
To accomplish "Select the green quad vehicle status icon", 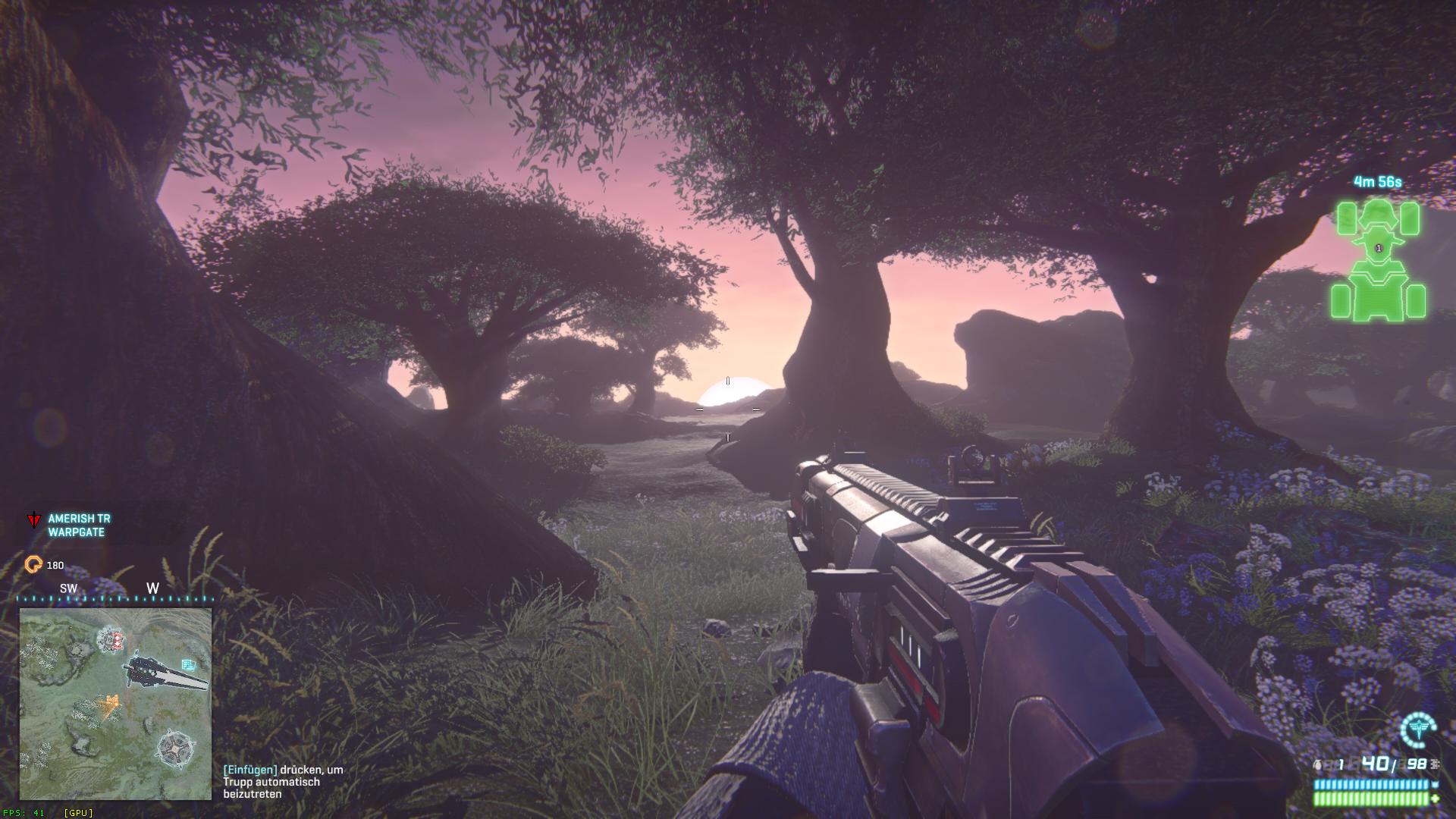I will tap(1378, 260).
